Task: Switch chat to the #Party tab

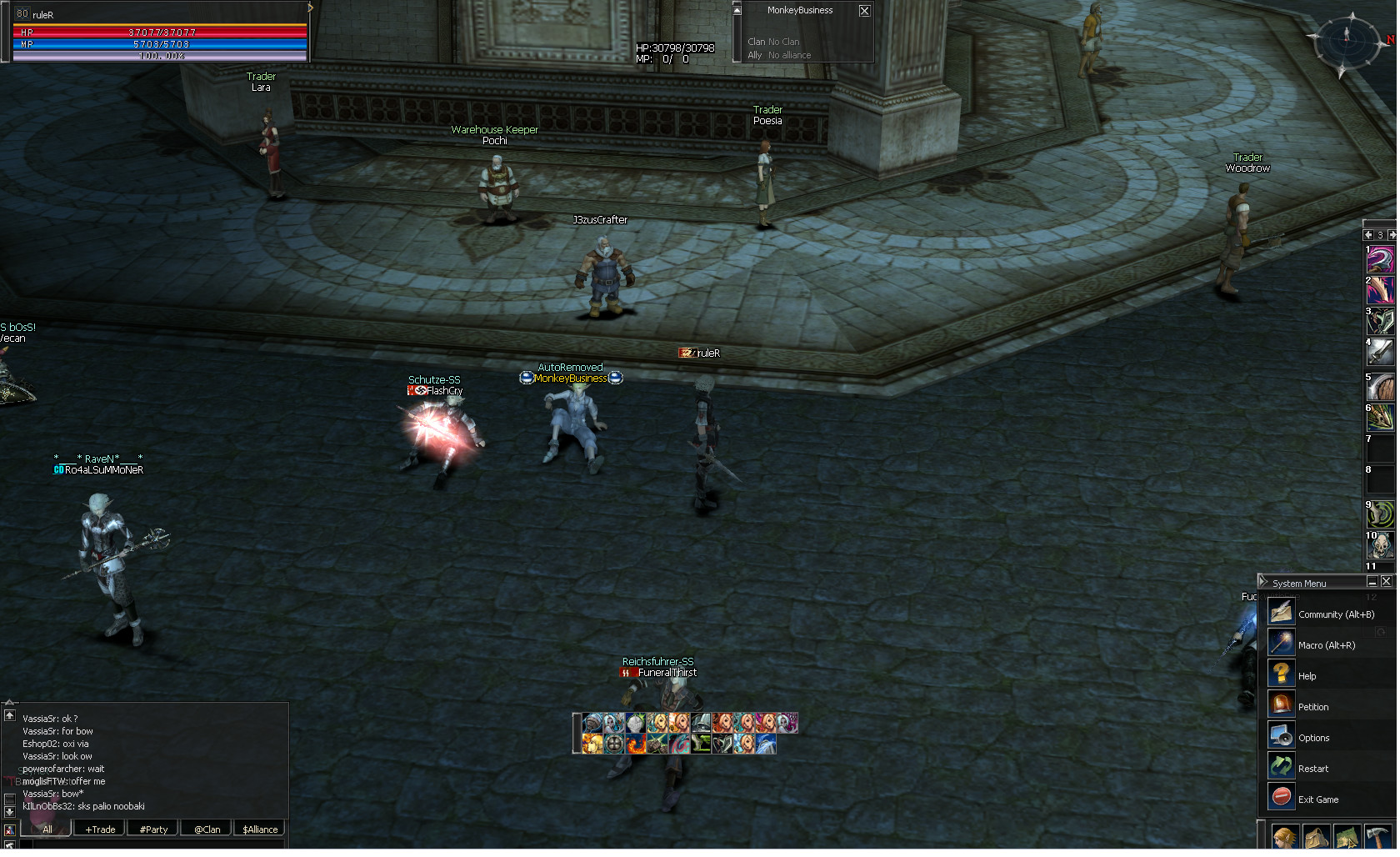Action: coord(153,830)
